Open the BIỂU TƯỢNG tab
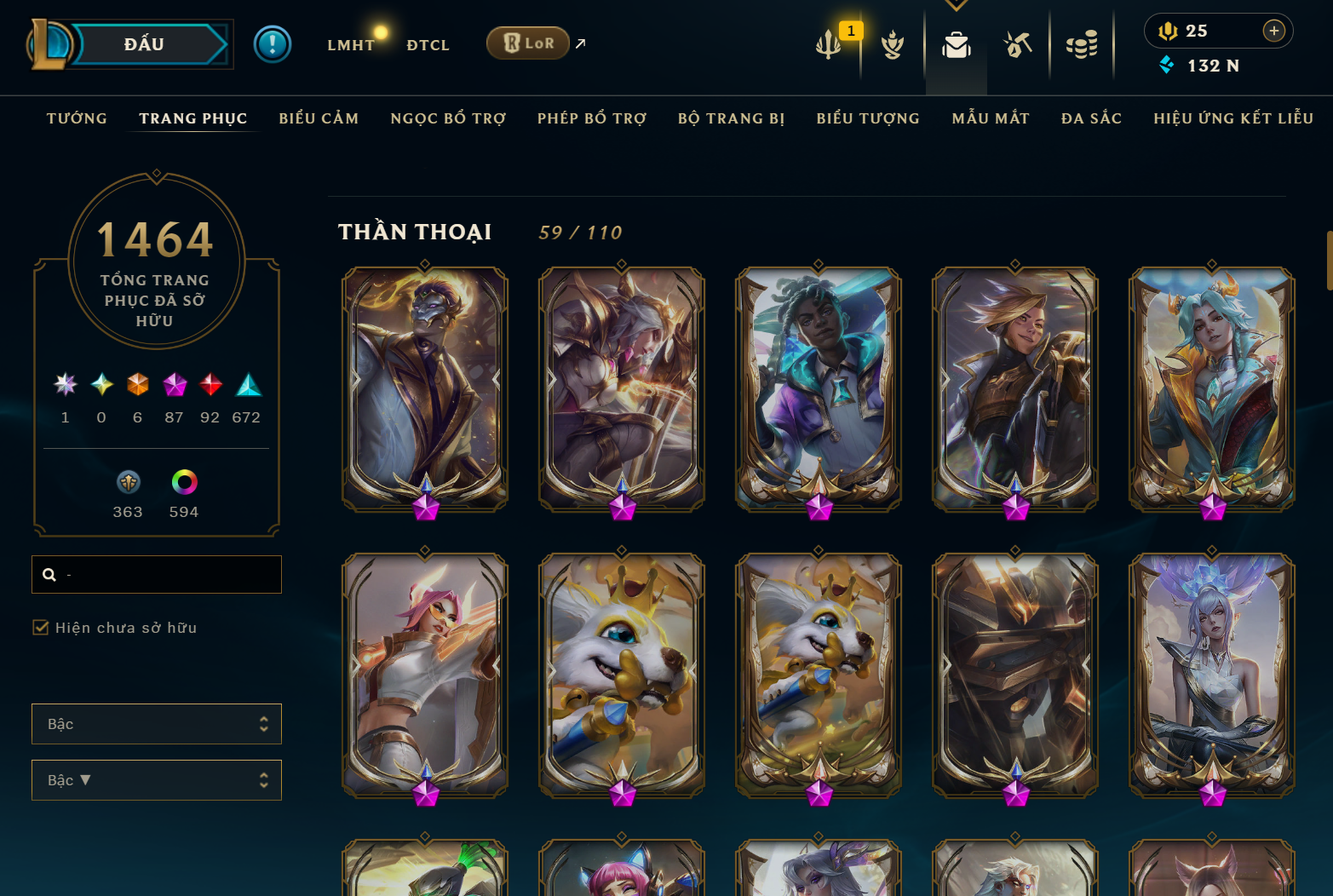This screenshot has height=896, width=1333. click(868, 118)
